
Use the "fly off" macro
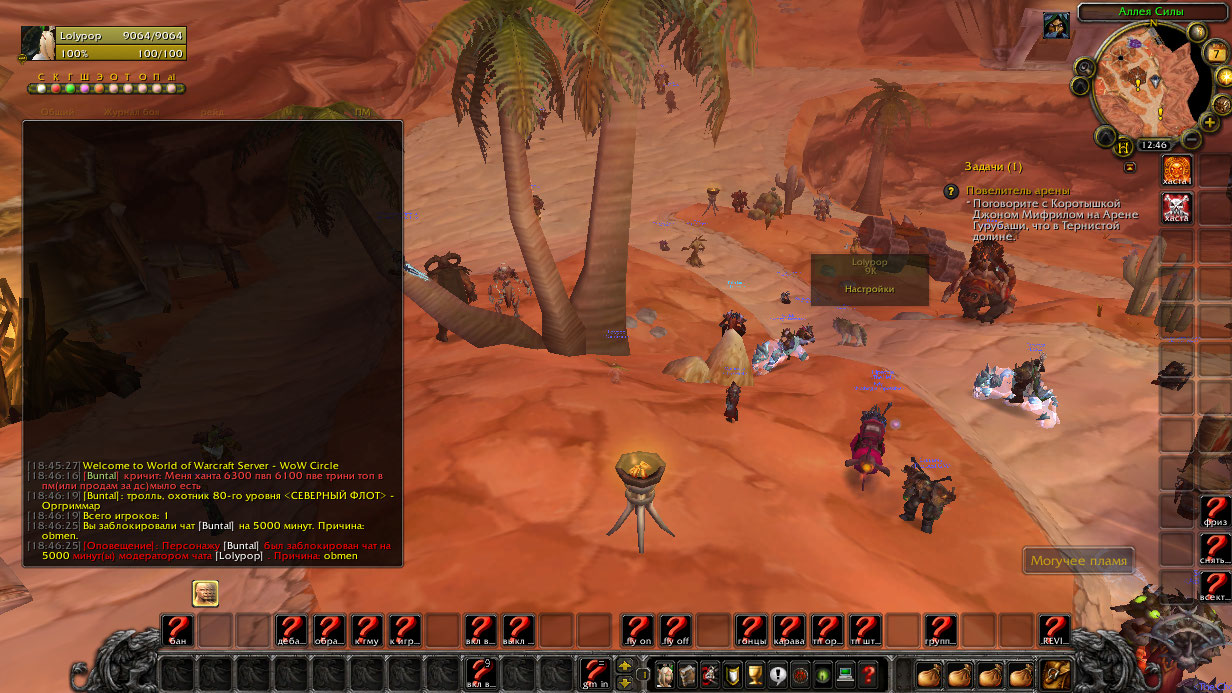tap(675, 630)
